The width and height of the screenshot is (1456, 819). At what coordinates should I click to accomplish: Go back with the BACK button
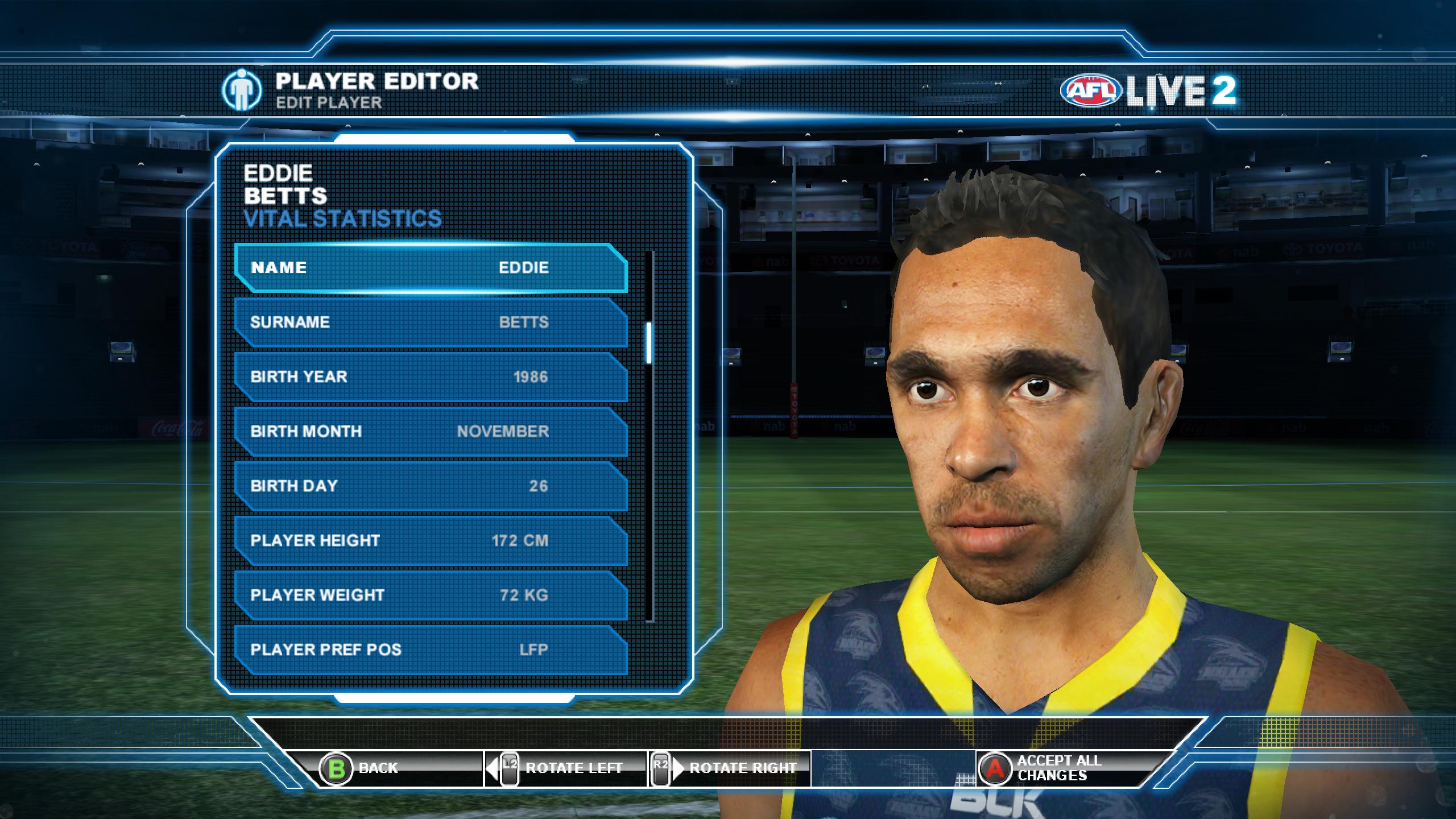[x=359, y=768]
